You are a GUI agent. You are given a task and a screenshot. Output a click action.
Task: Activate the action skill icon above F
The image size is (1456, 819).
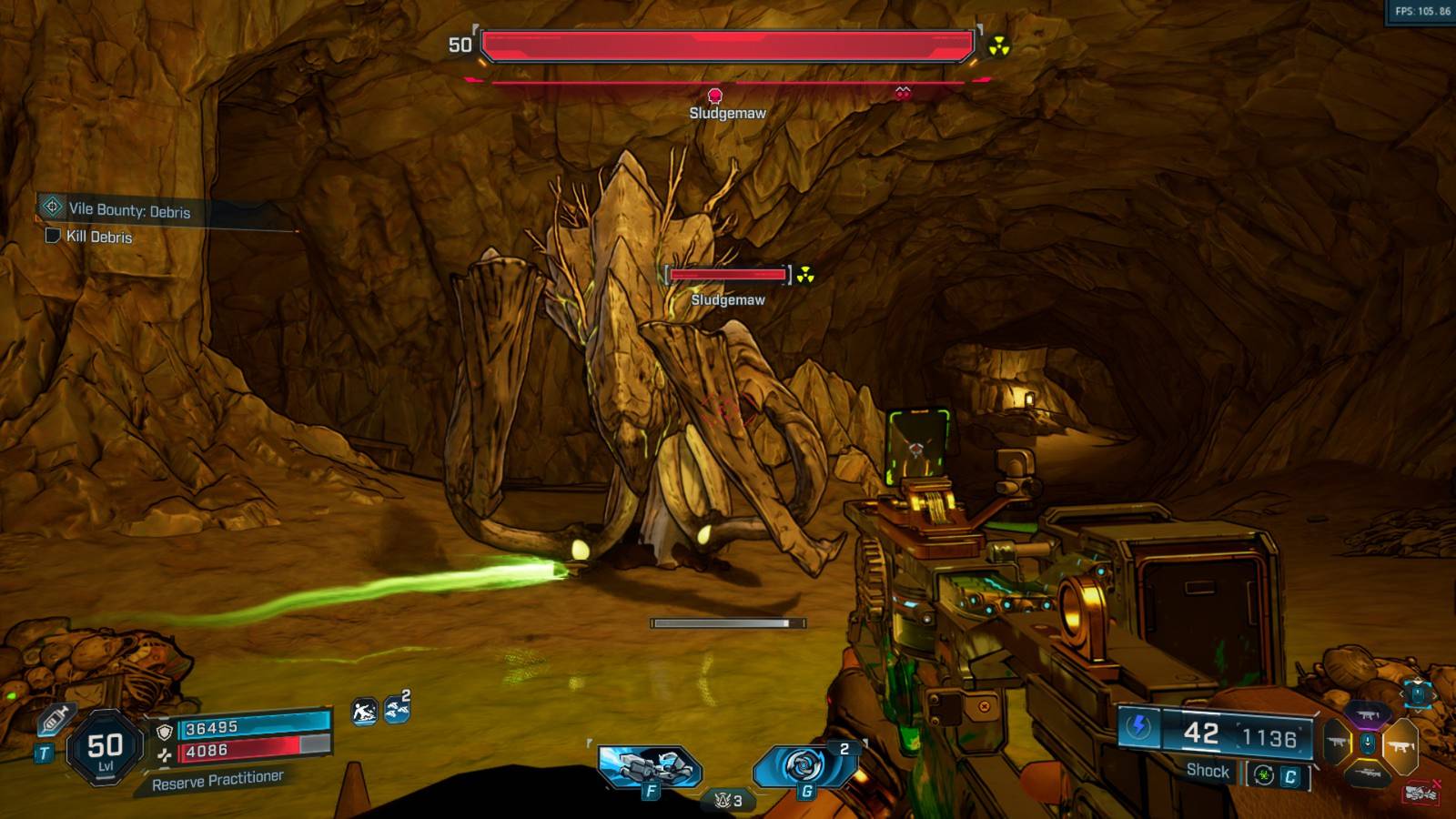[650, 765]
